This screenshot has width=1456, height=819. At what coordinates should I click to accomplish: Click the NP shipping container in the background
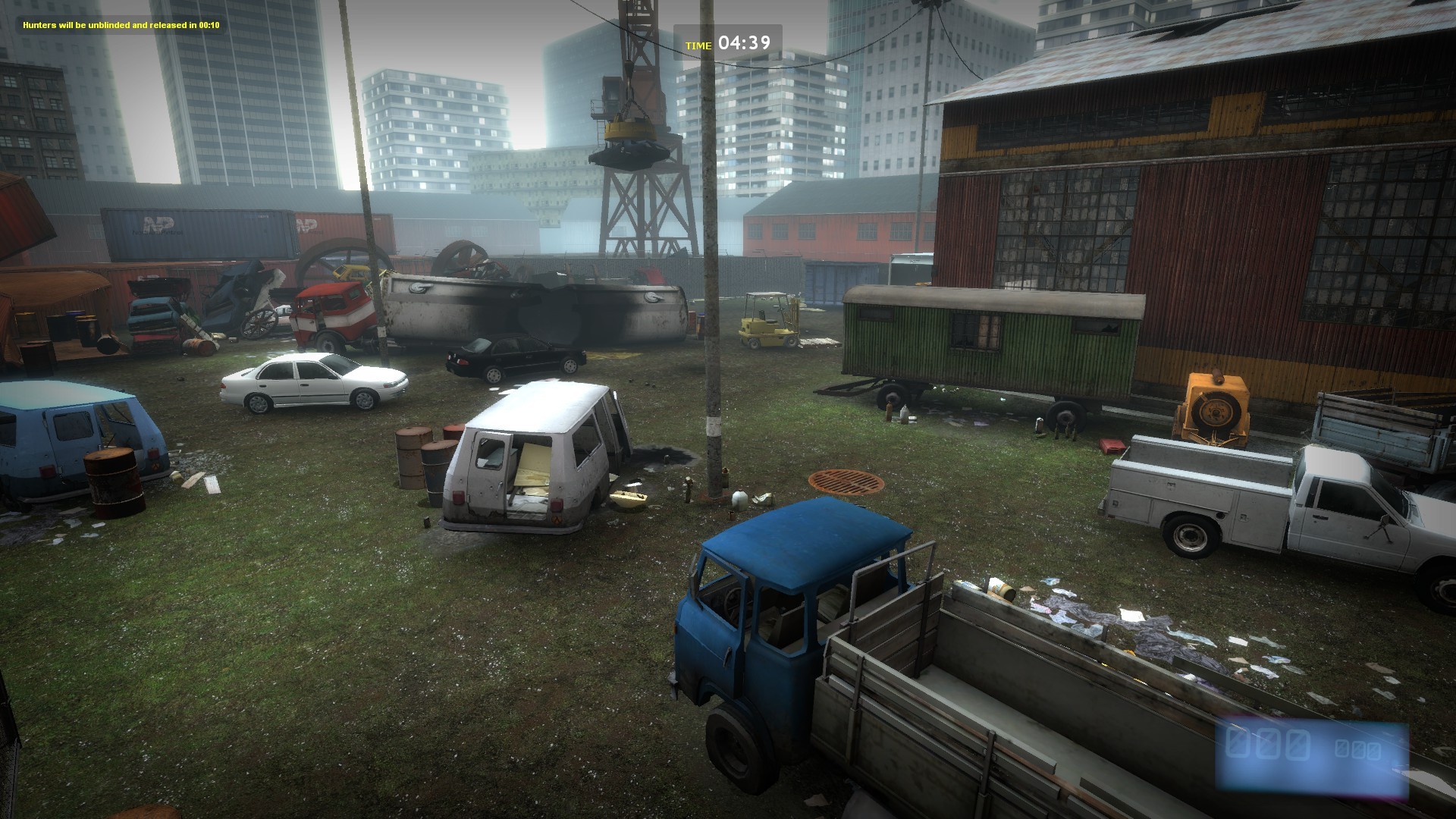pyautogui.click(x=197, y=227)
